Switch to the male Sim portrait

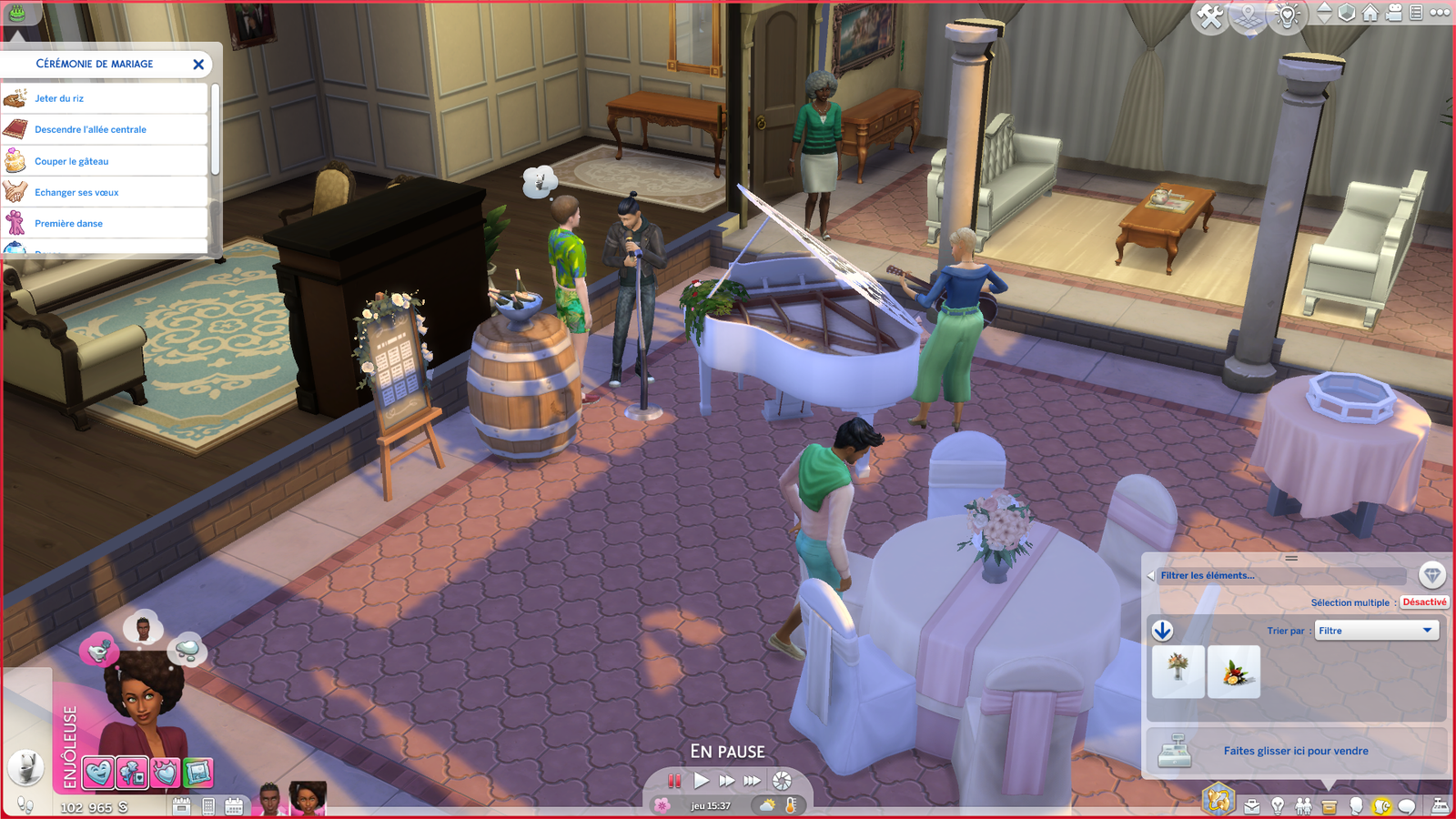coord(270,798)
